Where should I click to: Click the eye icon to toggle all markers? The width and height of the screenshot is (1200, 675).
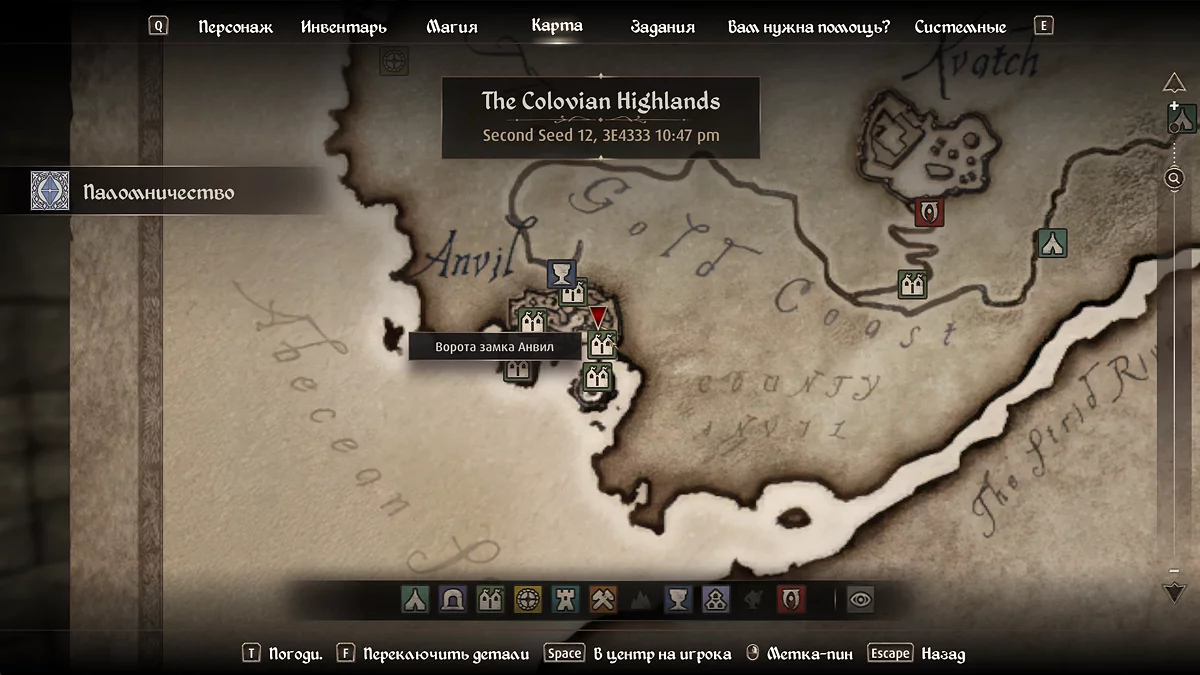[860, 599]
